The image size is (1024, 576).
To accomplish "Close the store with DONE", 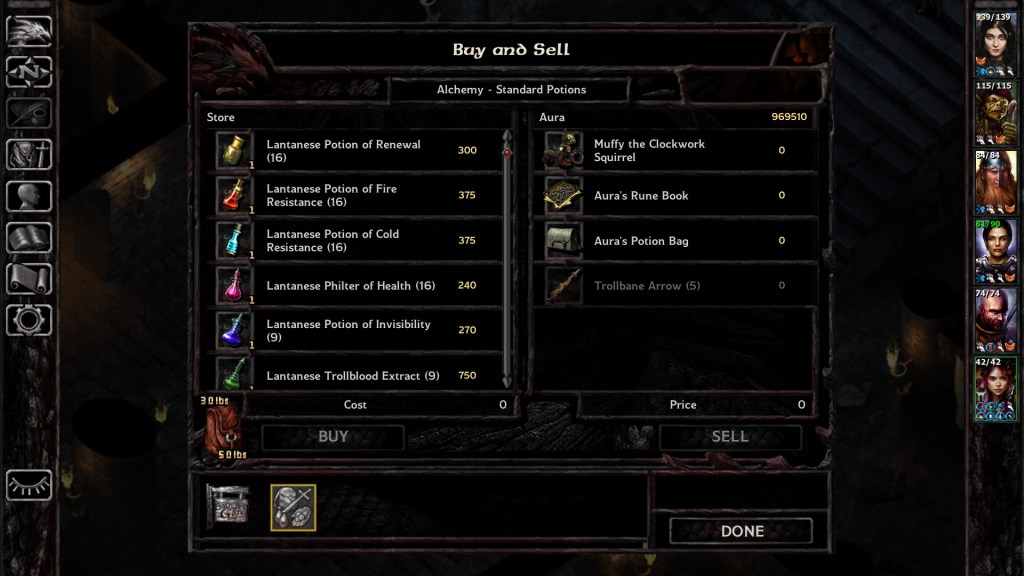I will pyautogui.click(x=741, y=531).
